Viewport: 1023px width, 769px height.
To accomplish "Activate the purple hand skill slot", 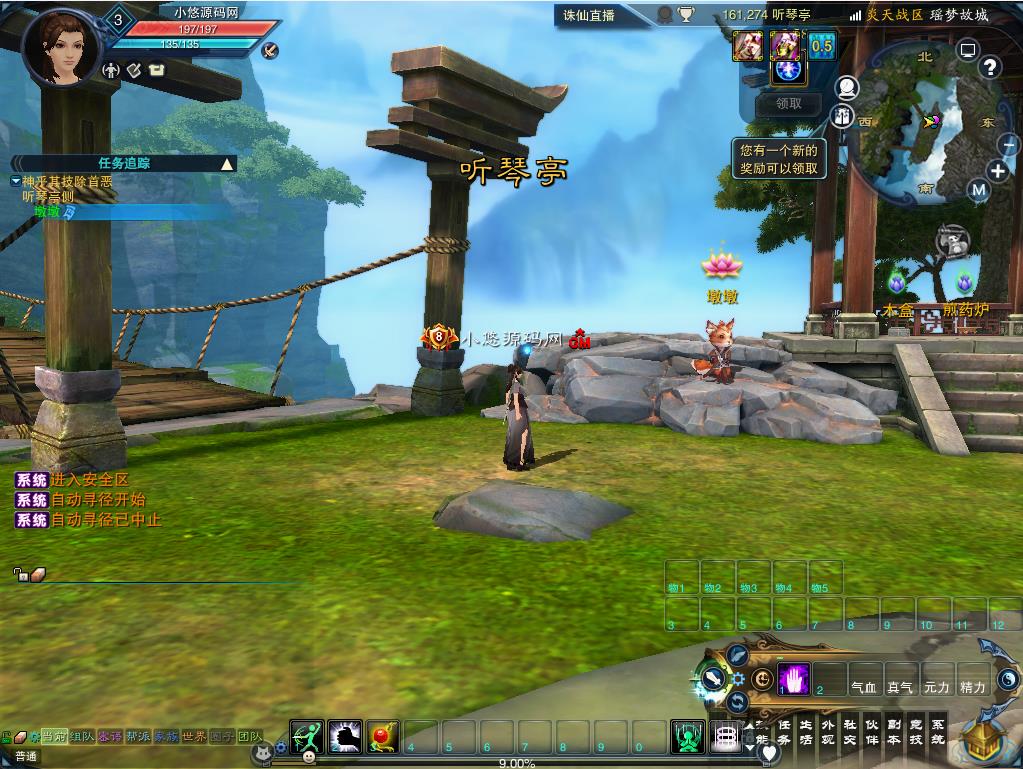I will click(793, 680).
